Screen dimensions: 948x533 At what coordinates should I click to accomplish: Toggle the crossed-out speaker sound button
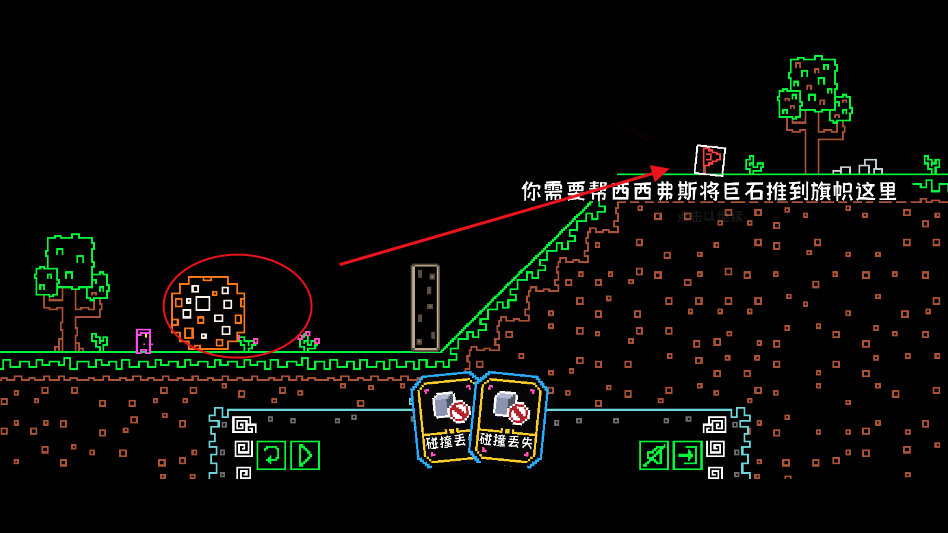653,455
